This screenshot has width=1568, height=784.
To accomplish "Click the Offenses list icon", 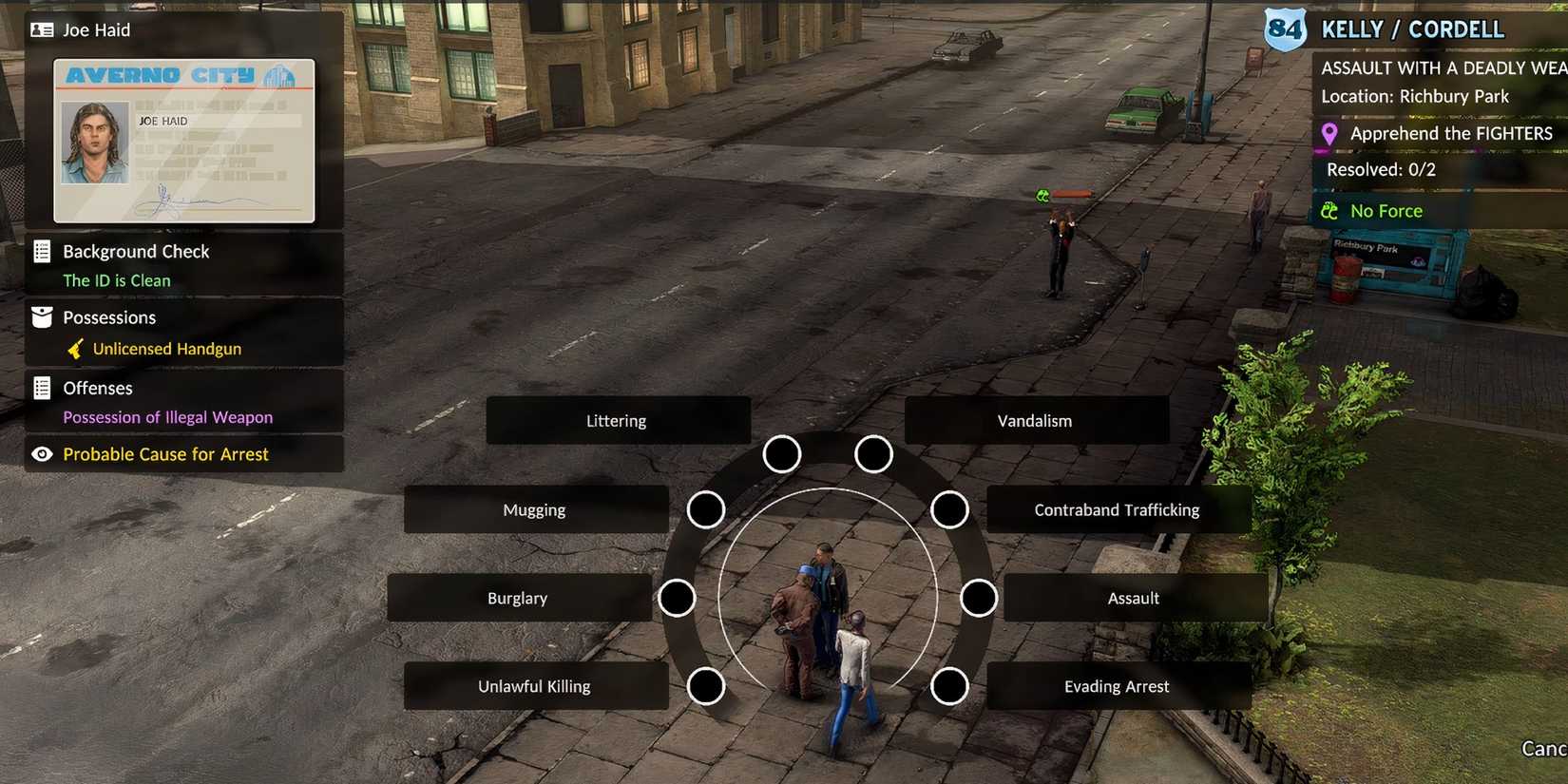I will [x=42, y=388].
